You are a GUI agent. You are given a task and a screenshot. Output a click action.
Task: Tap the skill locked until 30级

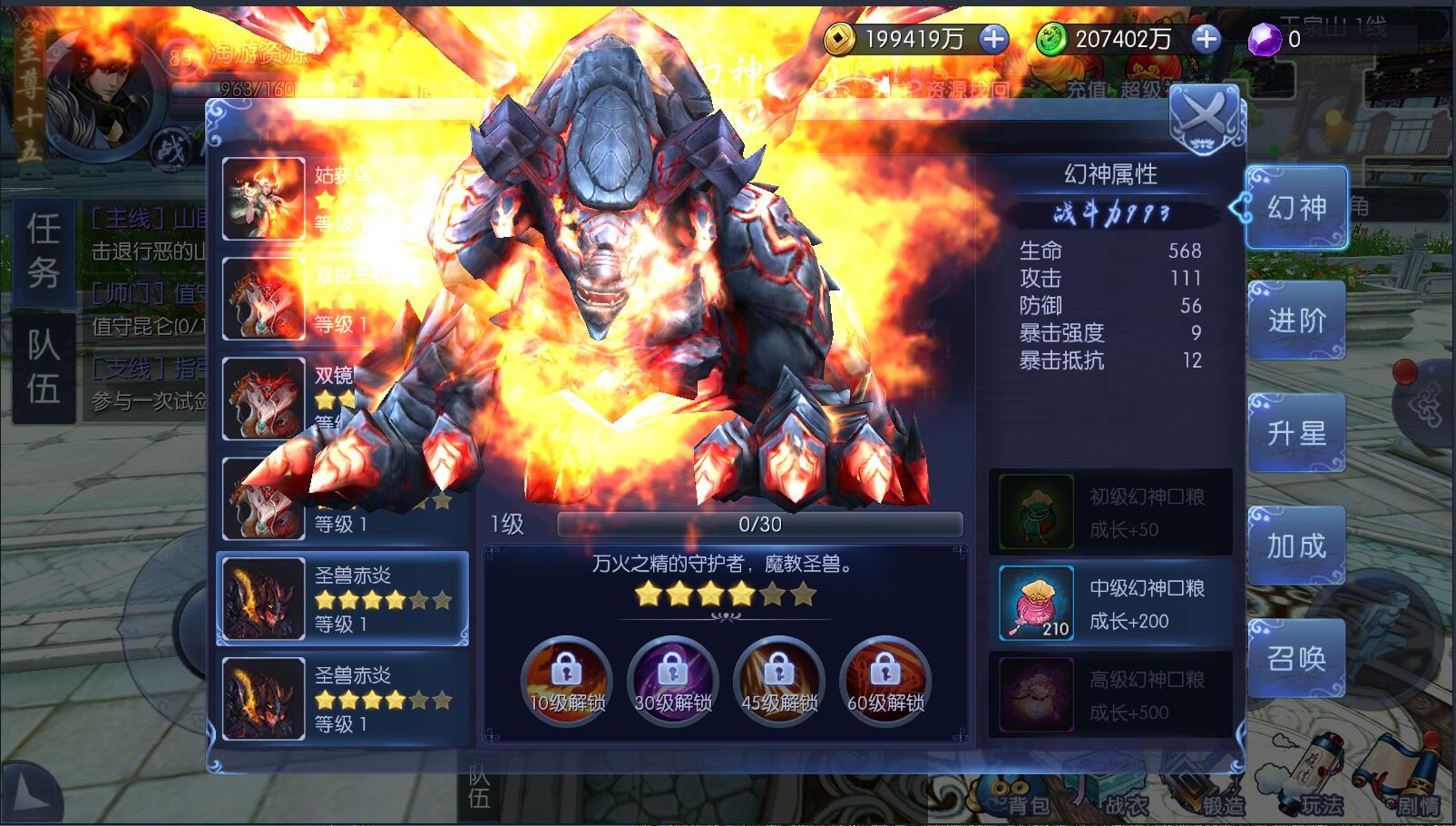(x=672, y=681)
